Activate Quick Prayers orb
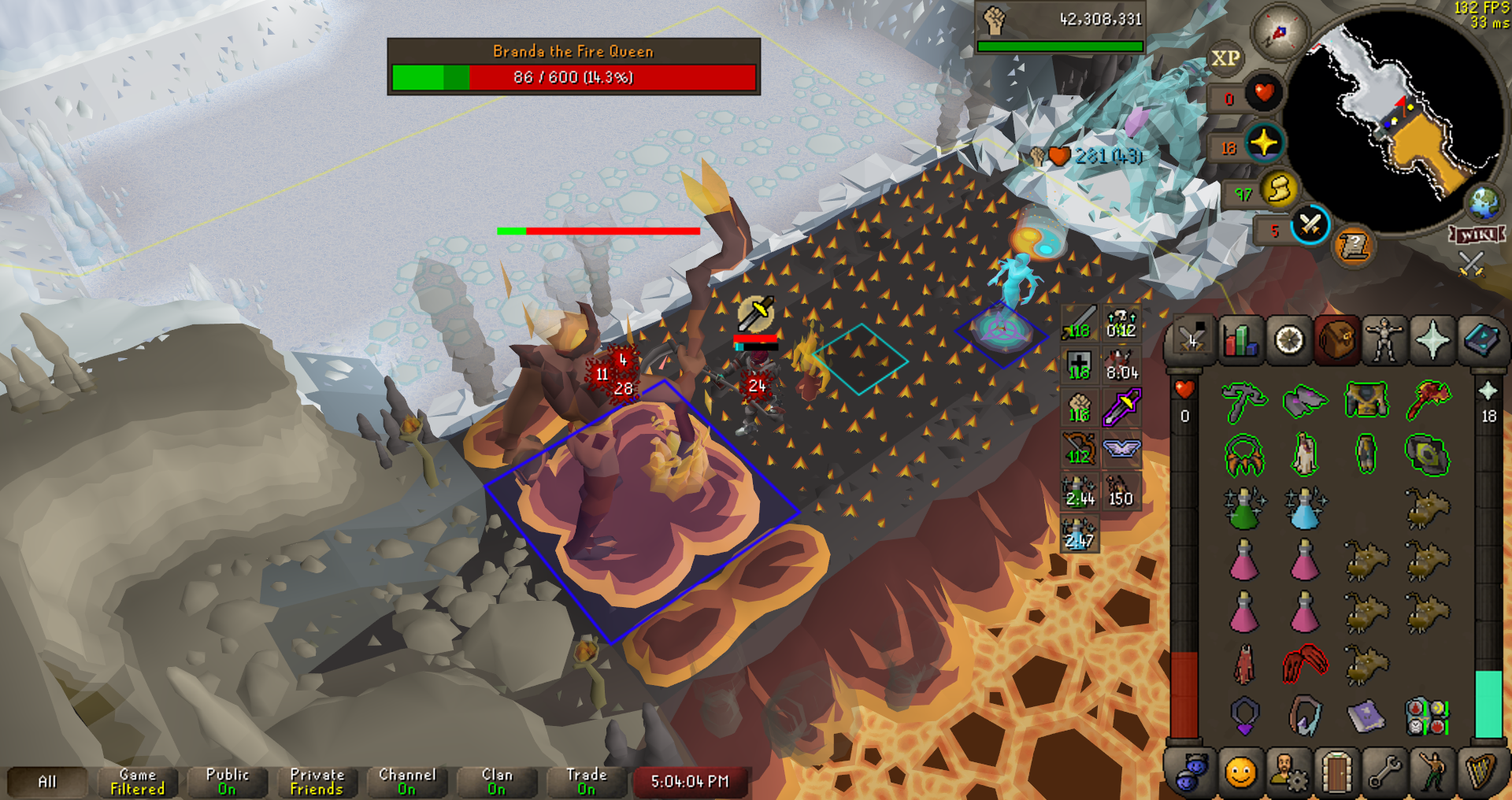1512x800 pixels. (1265, 143)
